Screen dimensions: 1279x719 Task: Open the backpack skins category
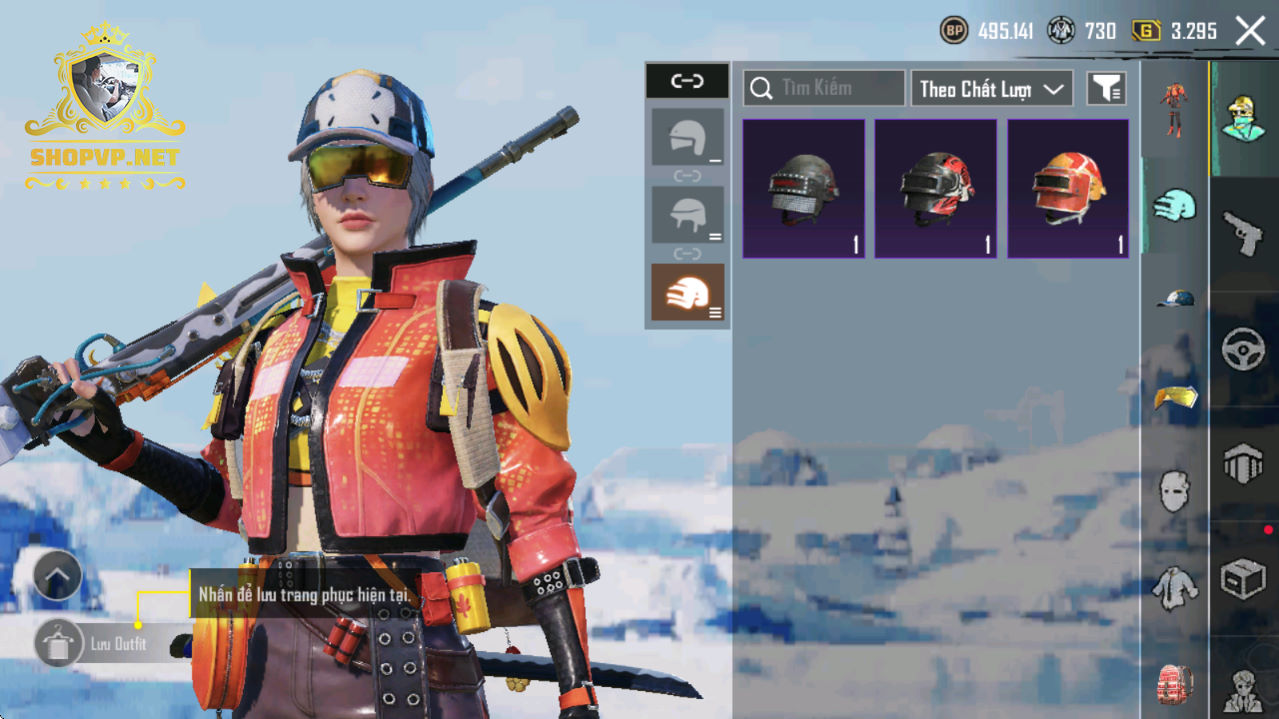[x=1175, y=685]
